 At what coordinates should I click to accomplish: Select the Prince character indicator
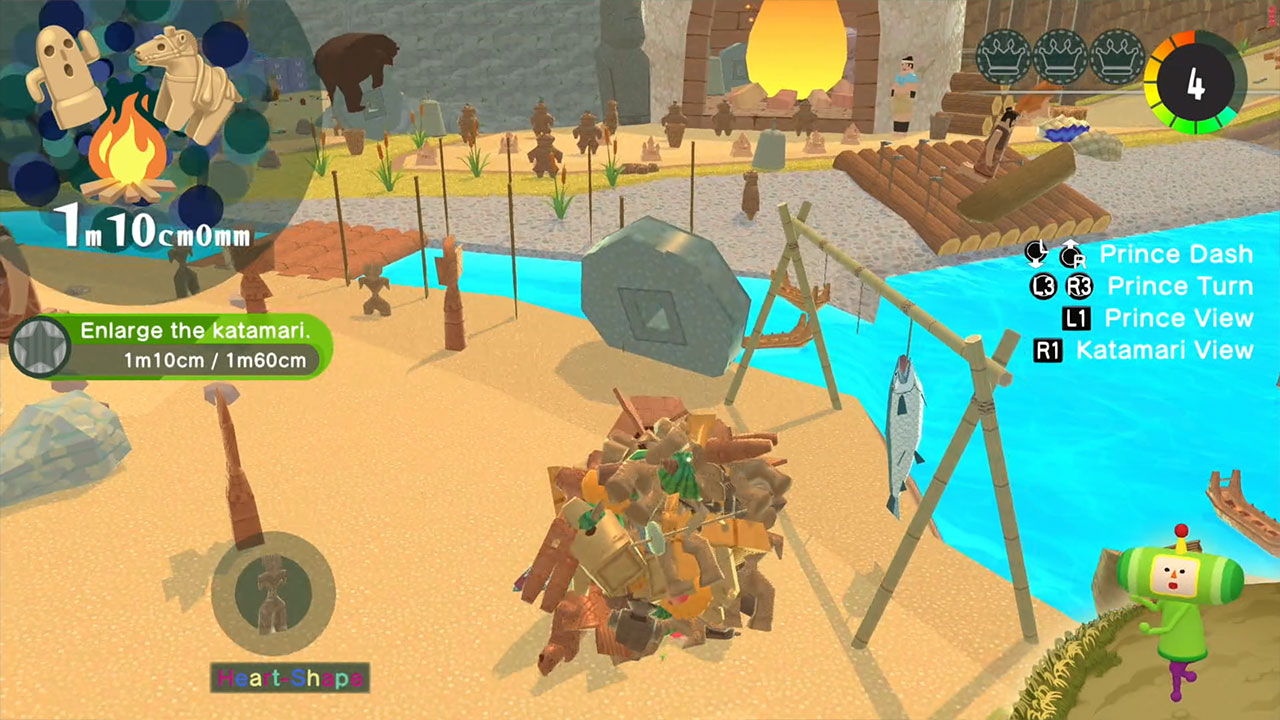(x=1180, y=605)
